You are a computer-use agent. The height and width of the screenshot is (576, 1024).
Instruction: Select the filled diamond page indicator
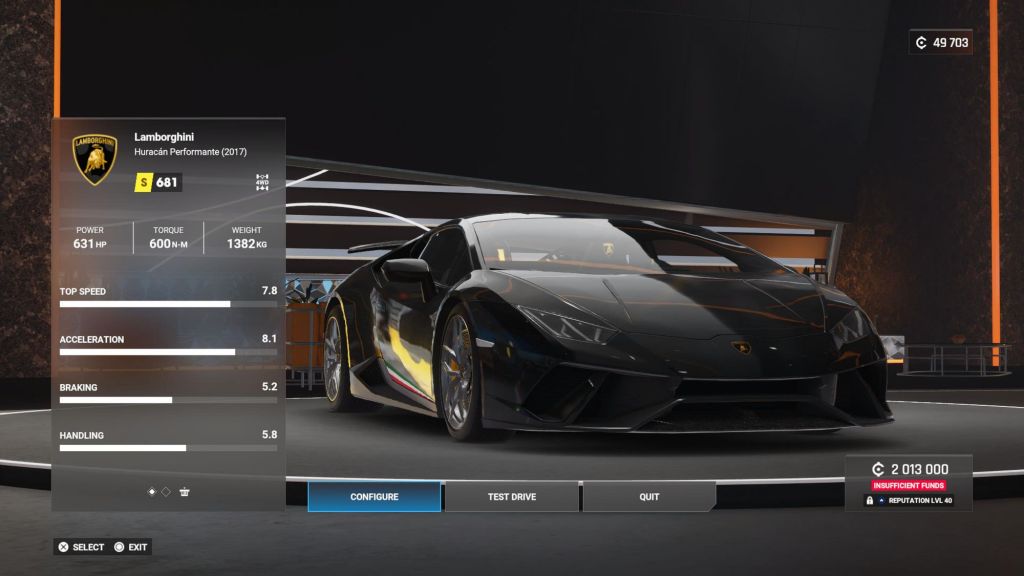pyautogui.click(x=152, y=492)
